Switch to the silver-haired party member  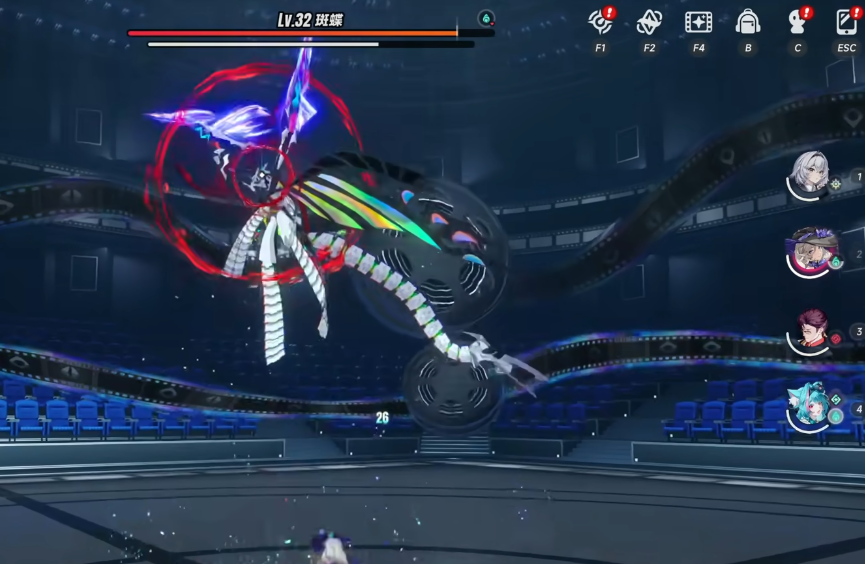[808, 176]
